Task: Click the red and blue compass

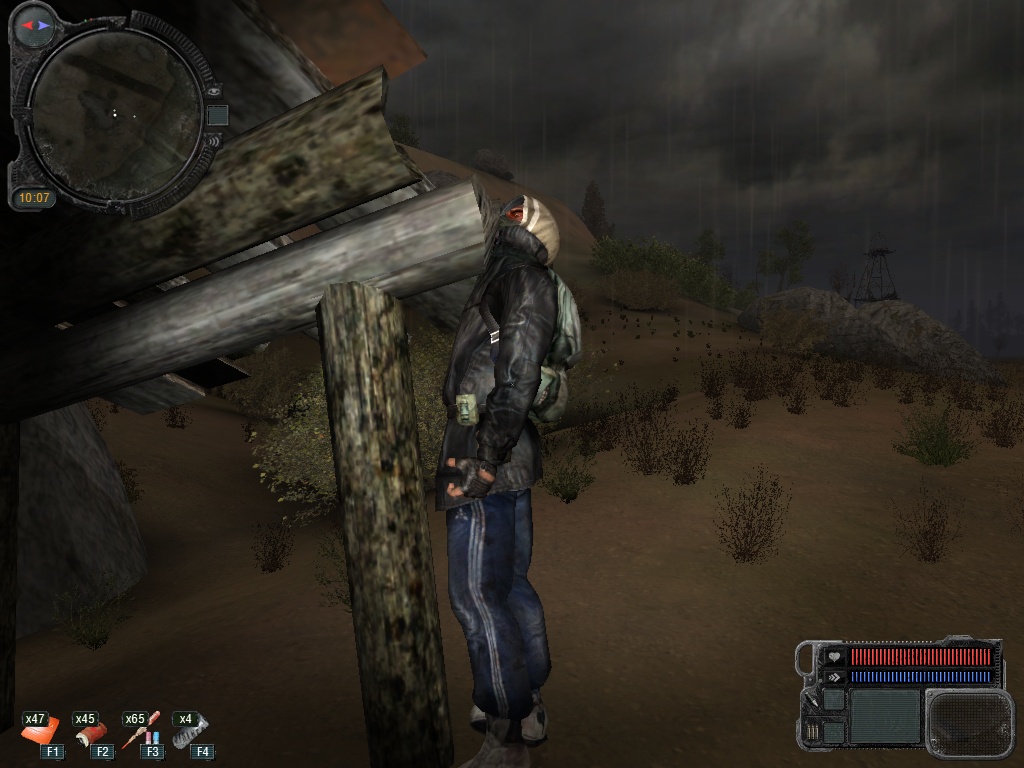Action: pyautogui.click(x=37, y=24)
